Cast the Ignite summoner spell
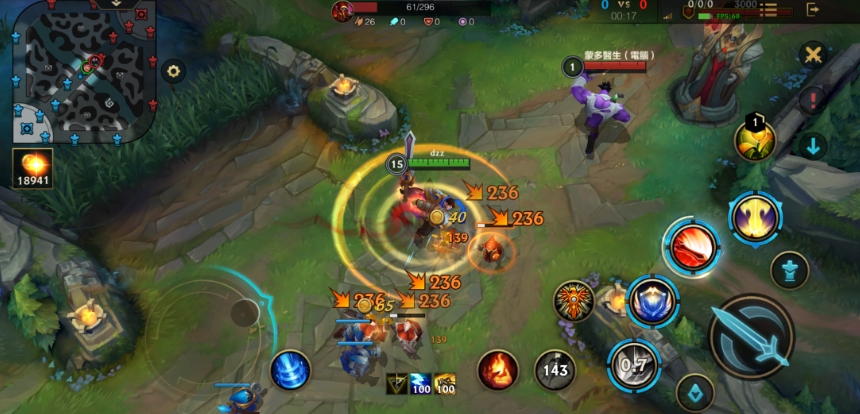 497,370
